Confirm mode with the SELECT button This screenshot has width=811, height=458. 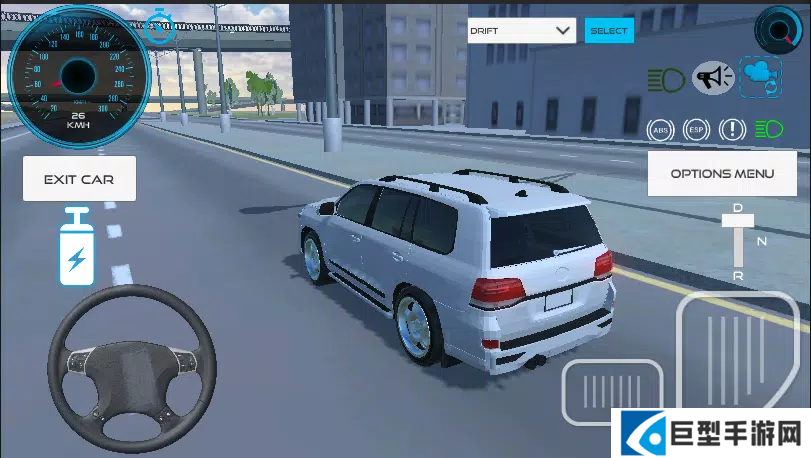tap(609, 31)
